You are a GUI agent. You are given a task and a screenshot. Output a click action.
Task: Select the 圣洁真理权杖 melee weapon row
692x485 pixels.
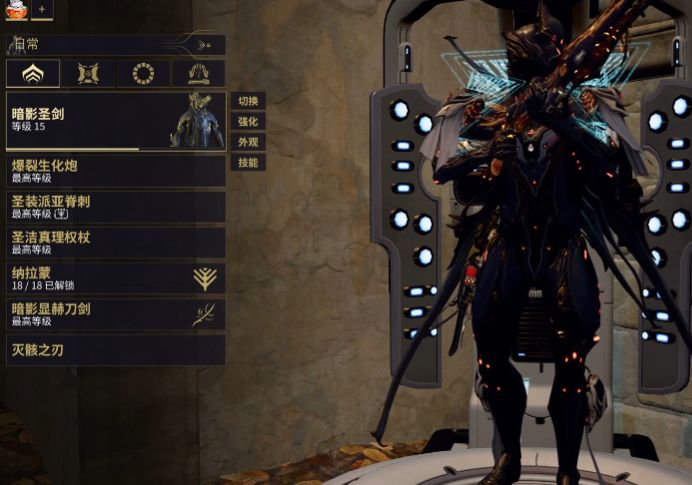coord(115,242)
